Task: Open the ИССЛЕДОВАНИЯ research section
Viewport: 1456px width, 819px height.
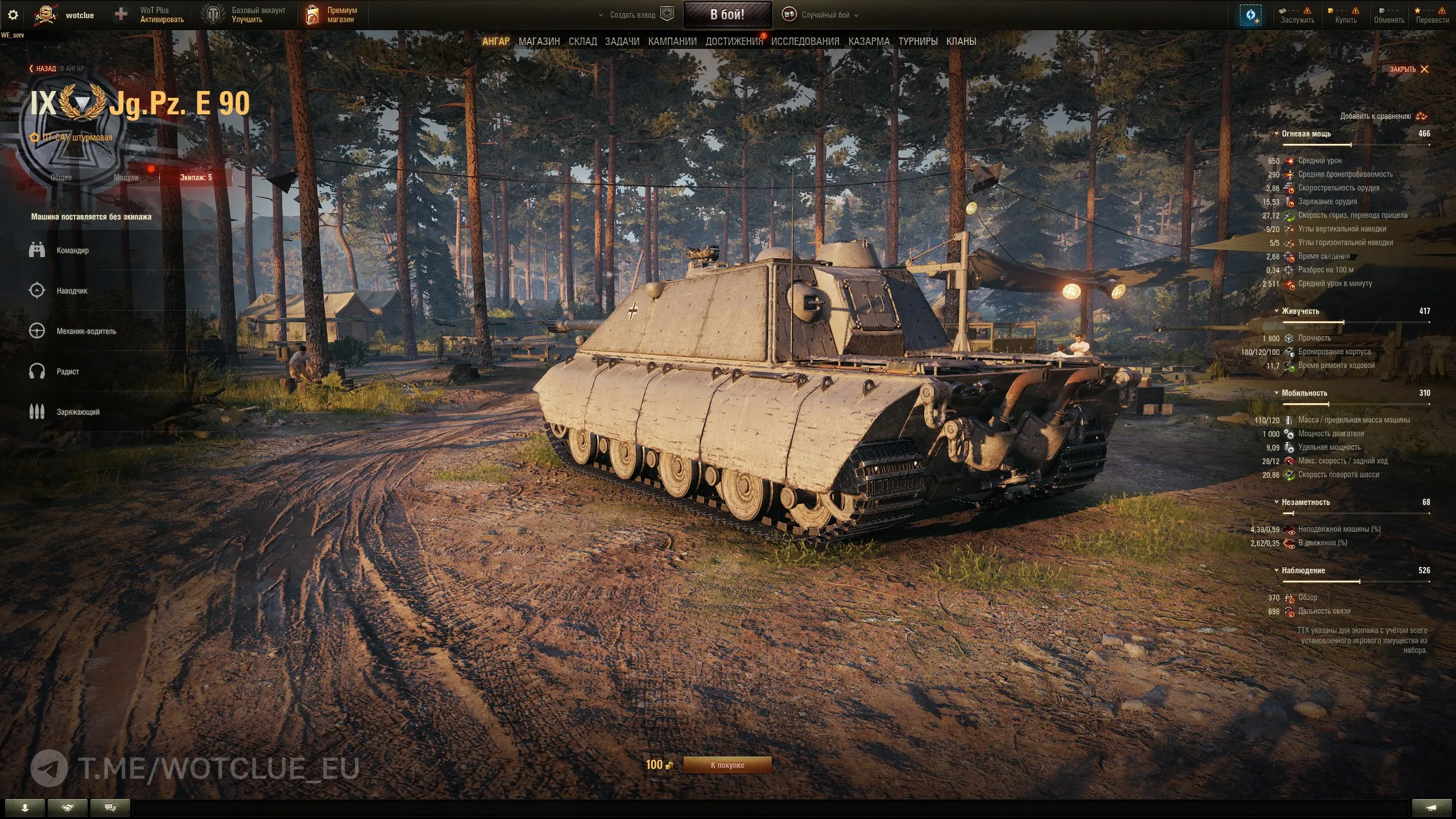Action: point(805,42)
